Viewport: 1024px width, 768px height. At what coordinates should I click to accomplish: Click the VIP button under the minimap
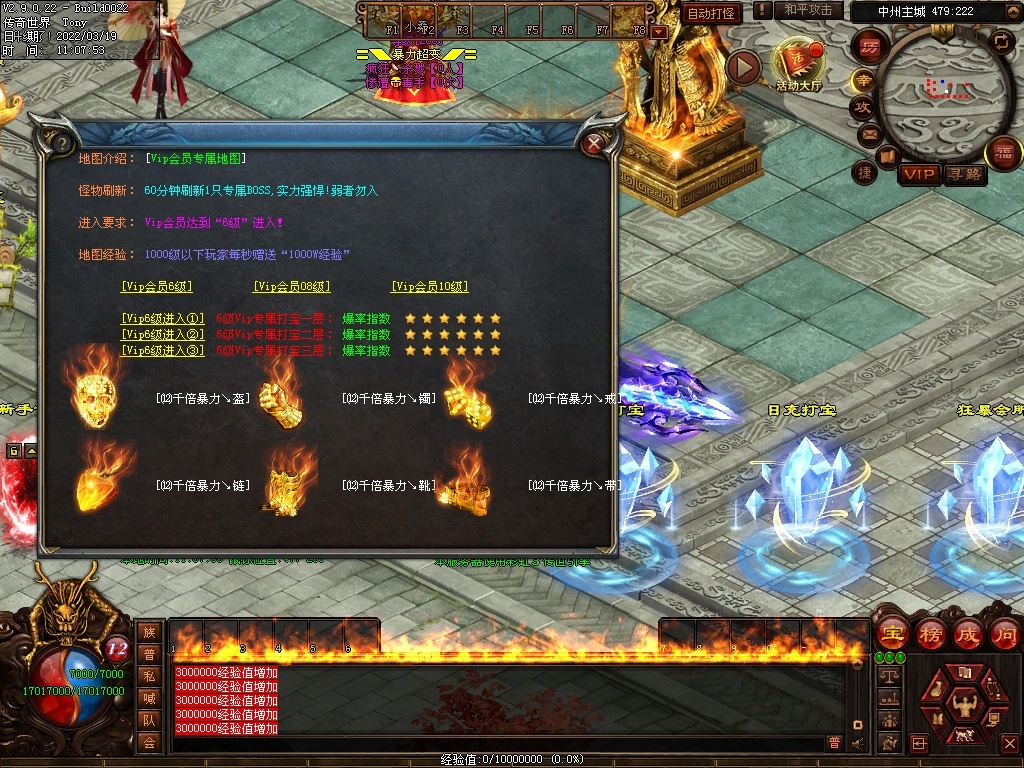click(x=919, y=175)
